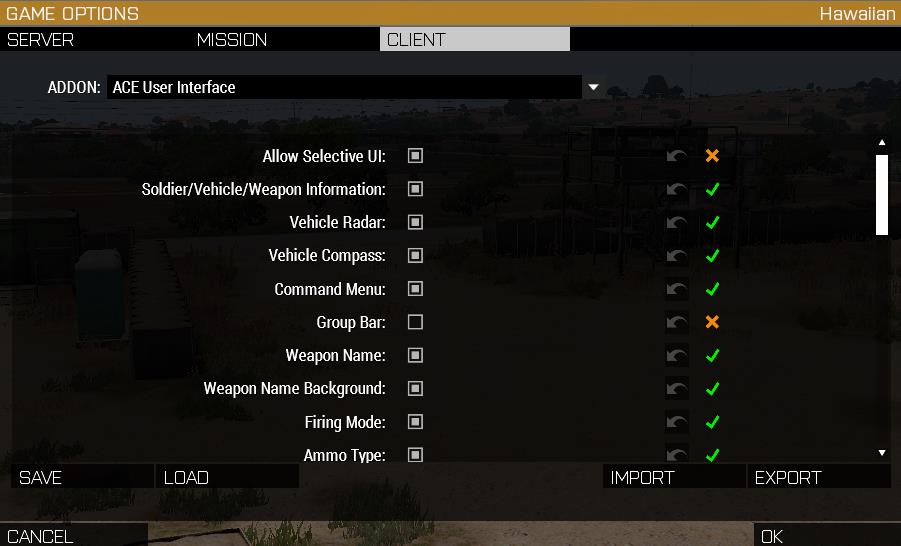Reset Group Bar to default with undo arrow
The width and height of the screenshot is (901, 546).
pyautogui.click(x=677, y=322)
